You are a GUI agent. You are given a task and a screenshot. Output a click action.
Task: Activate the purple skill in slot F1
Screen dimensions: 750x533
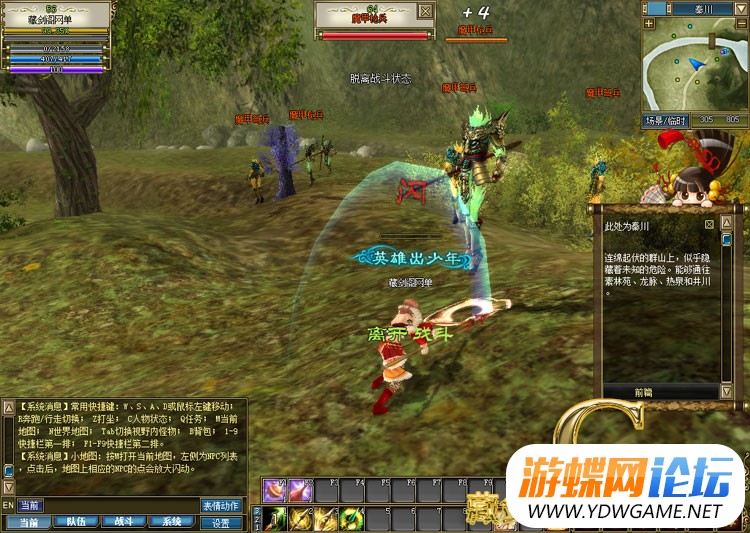(x=274, y=491)
